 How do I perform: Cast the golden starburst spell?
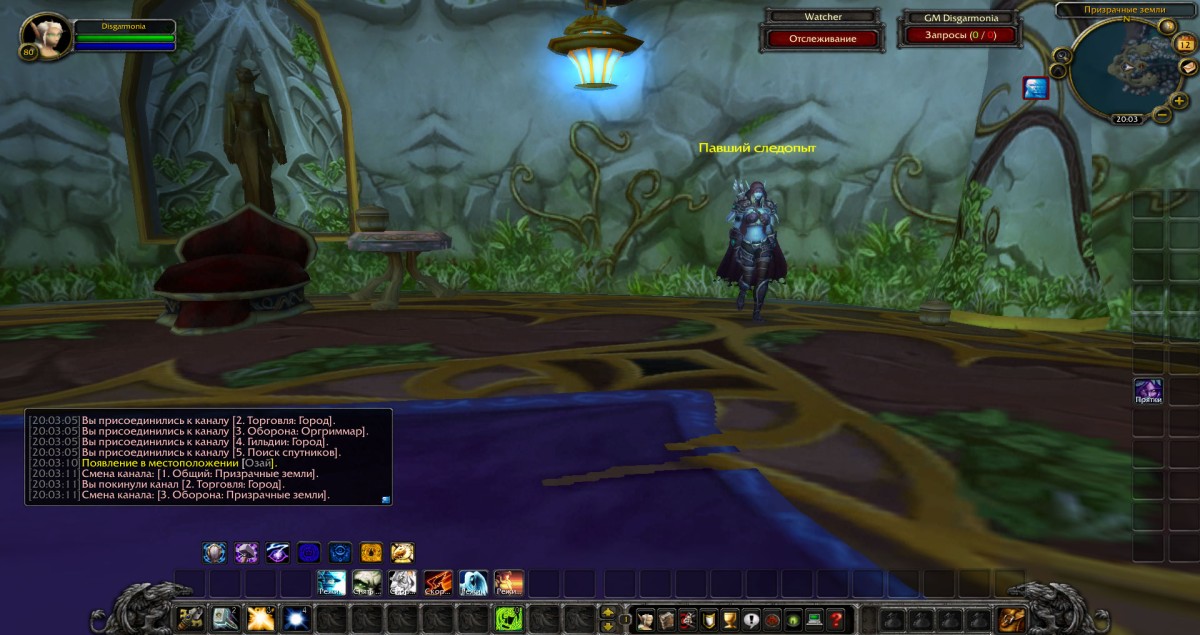click(x=261, y=619)
